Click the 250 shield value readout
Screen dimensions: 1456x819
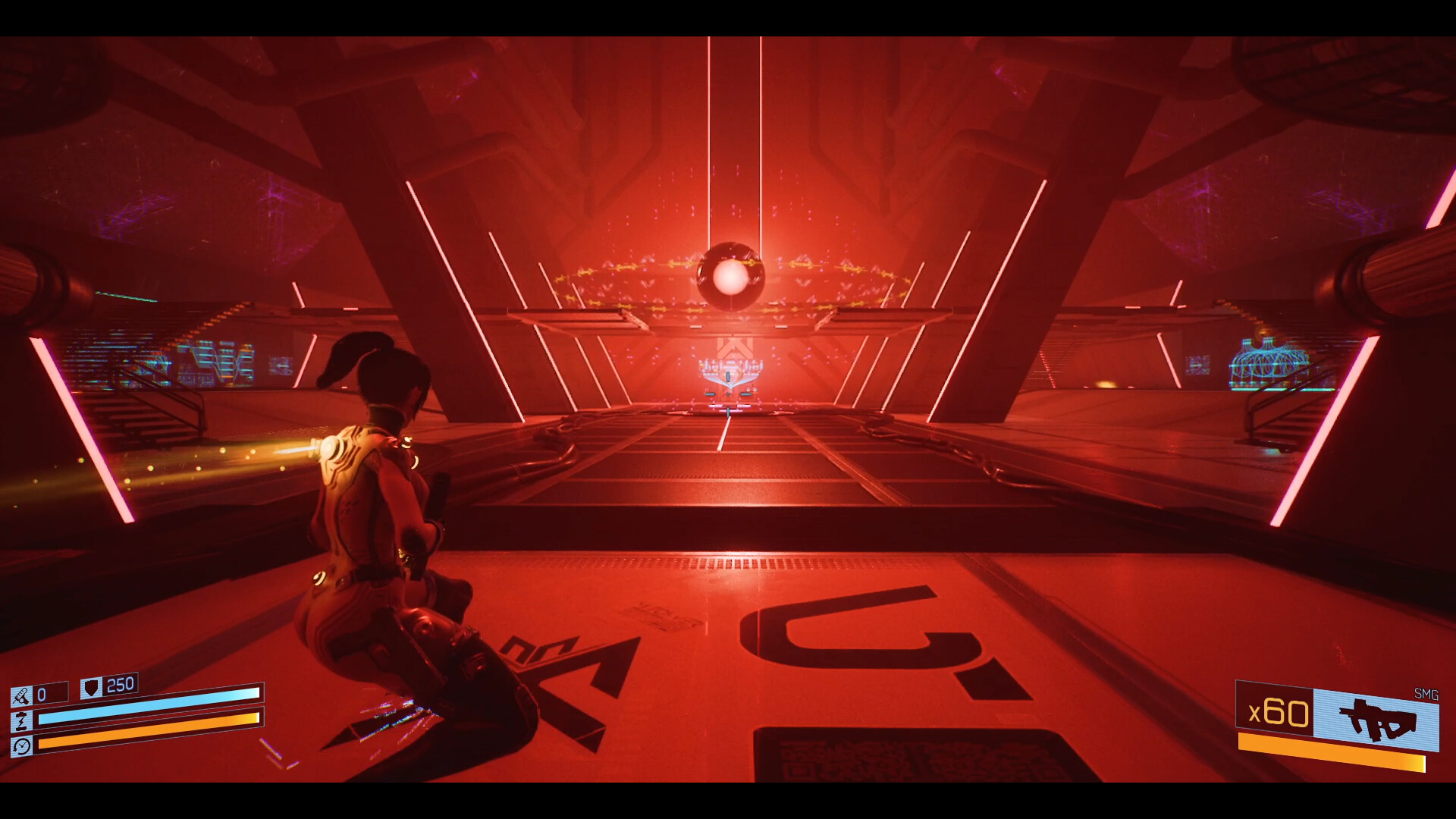[x=120, y=685]
